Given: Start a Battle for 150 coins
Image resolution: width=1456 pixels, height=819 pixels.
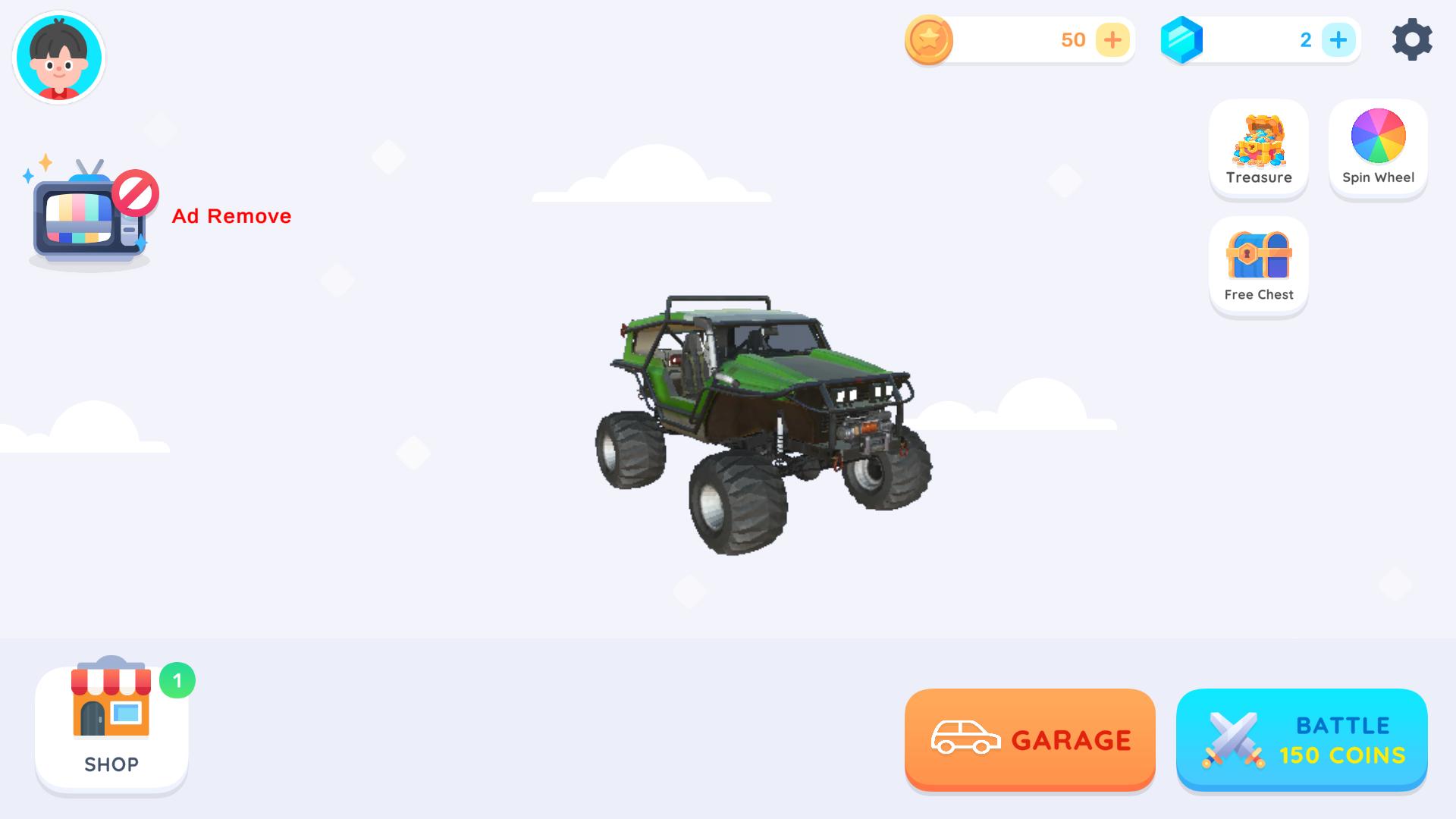Looking at the screenshot, I should point(1301,739).
